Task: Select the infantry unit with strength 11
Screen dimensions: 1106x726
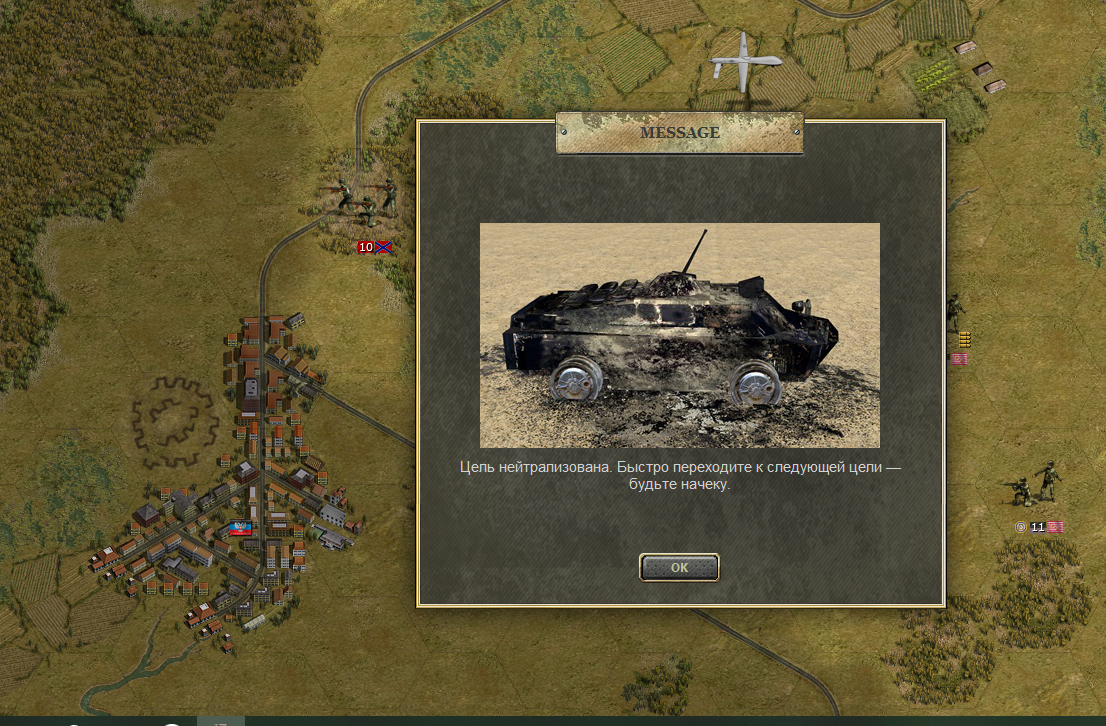Action: pyautogui.click(x=1035, y=484)
